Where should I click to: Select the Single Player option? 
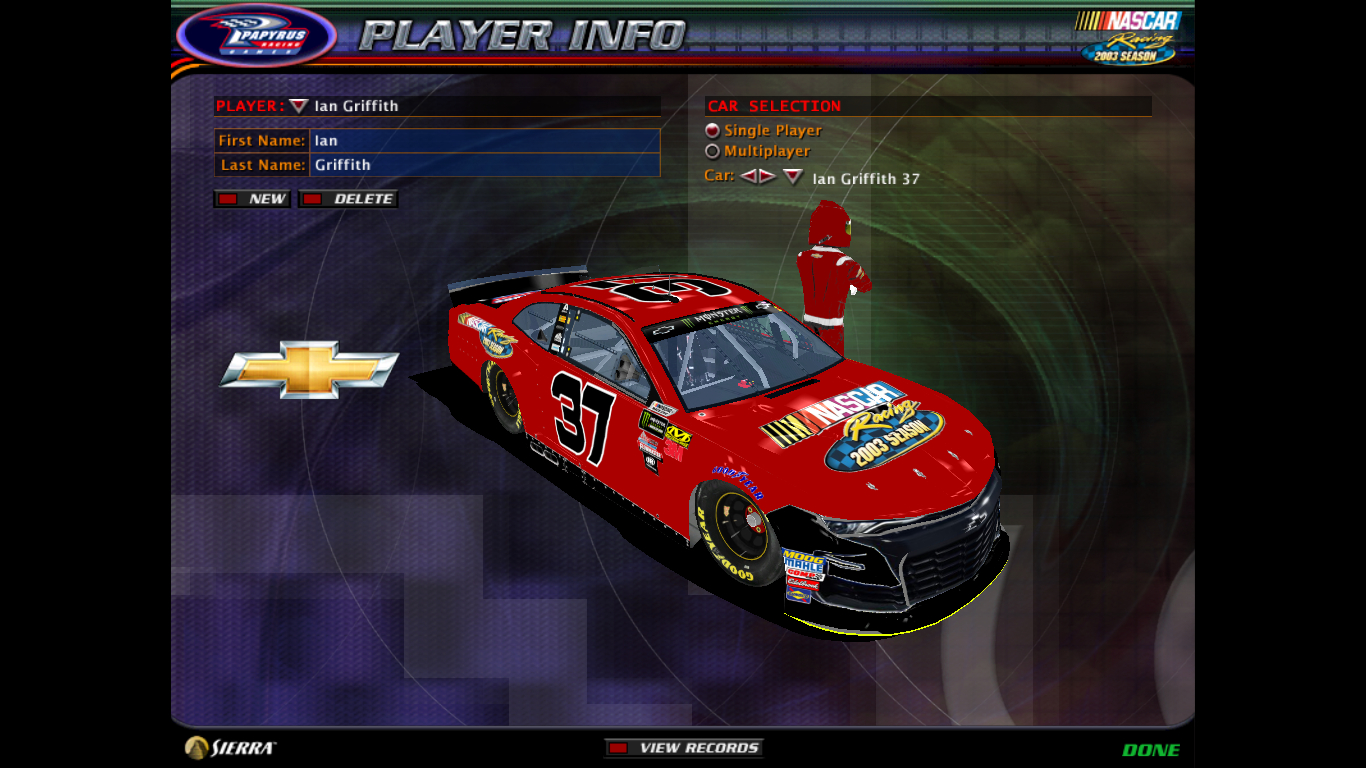pyautogui.click(x=713, y=131)
